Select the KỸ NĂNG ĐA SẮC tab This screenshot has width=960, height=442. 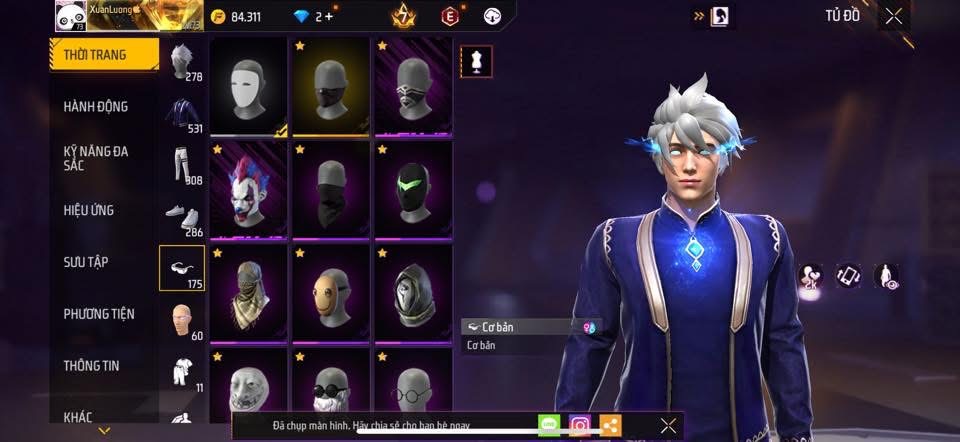(96, 158)
